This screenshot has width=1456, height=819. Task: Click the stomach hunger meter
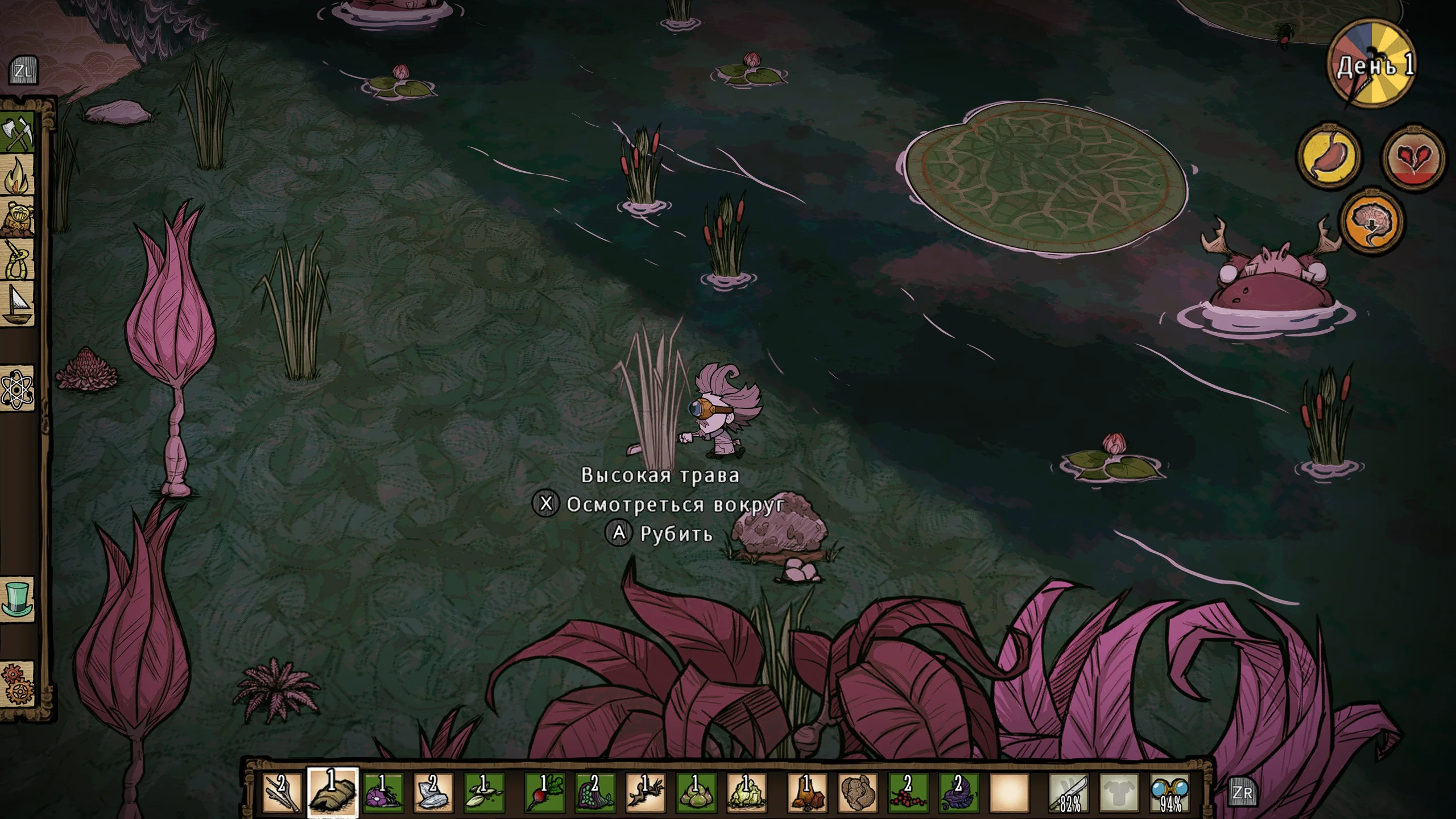(x=1329, y=154)
